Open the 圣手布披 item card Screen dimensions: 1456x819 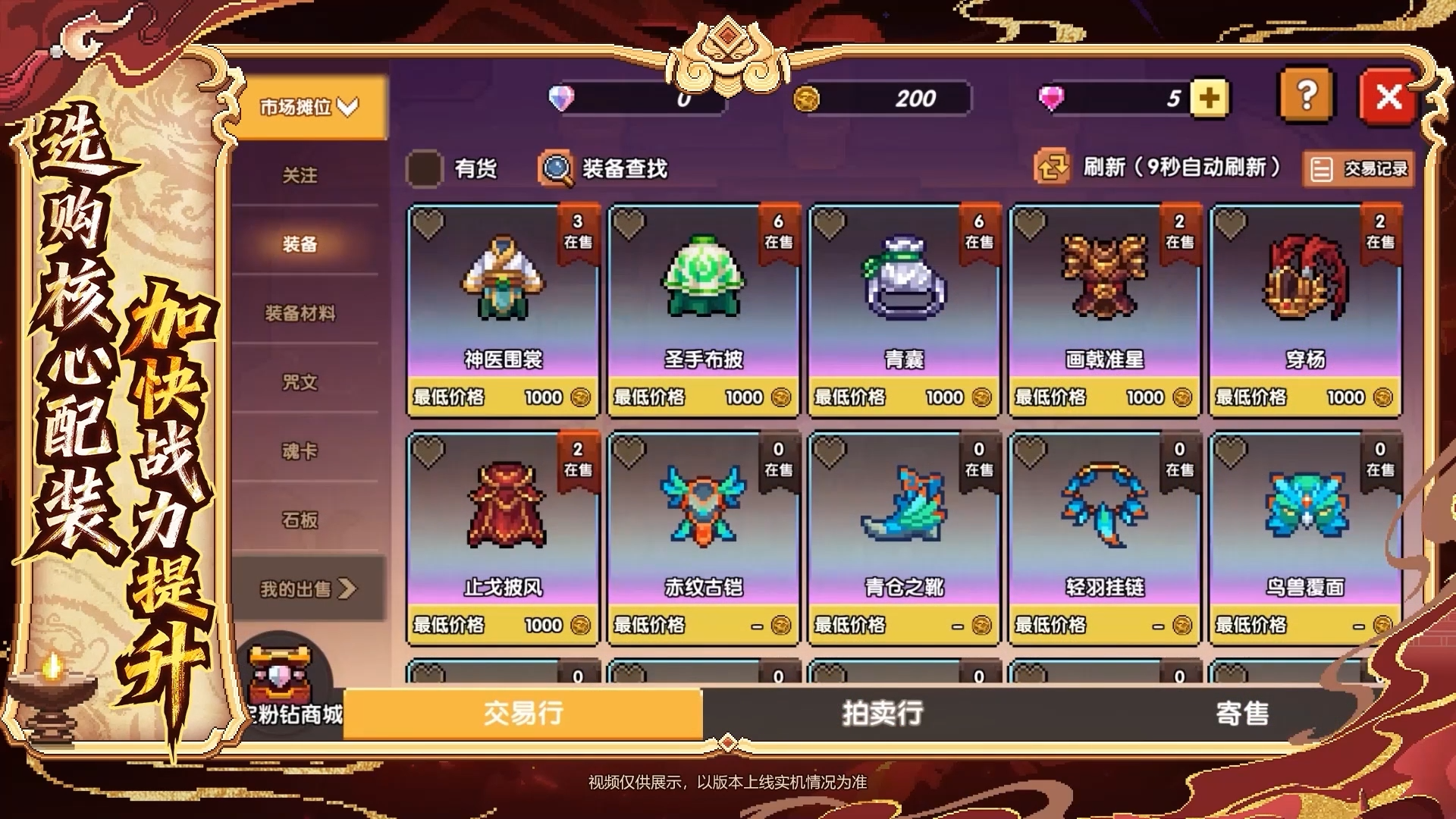(702, 303)
